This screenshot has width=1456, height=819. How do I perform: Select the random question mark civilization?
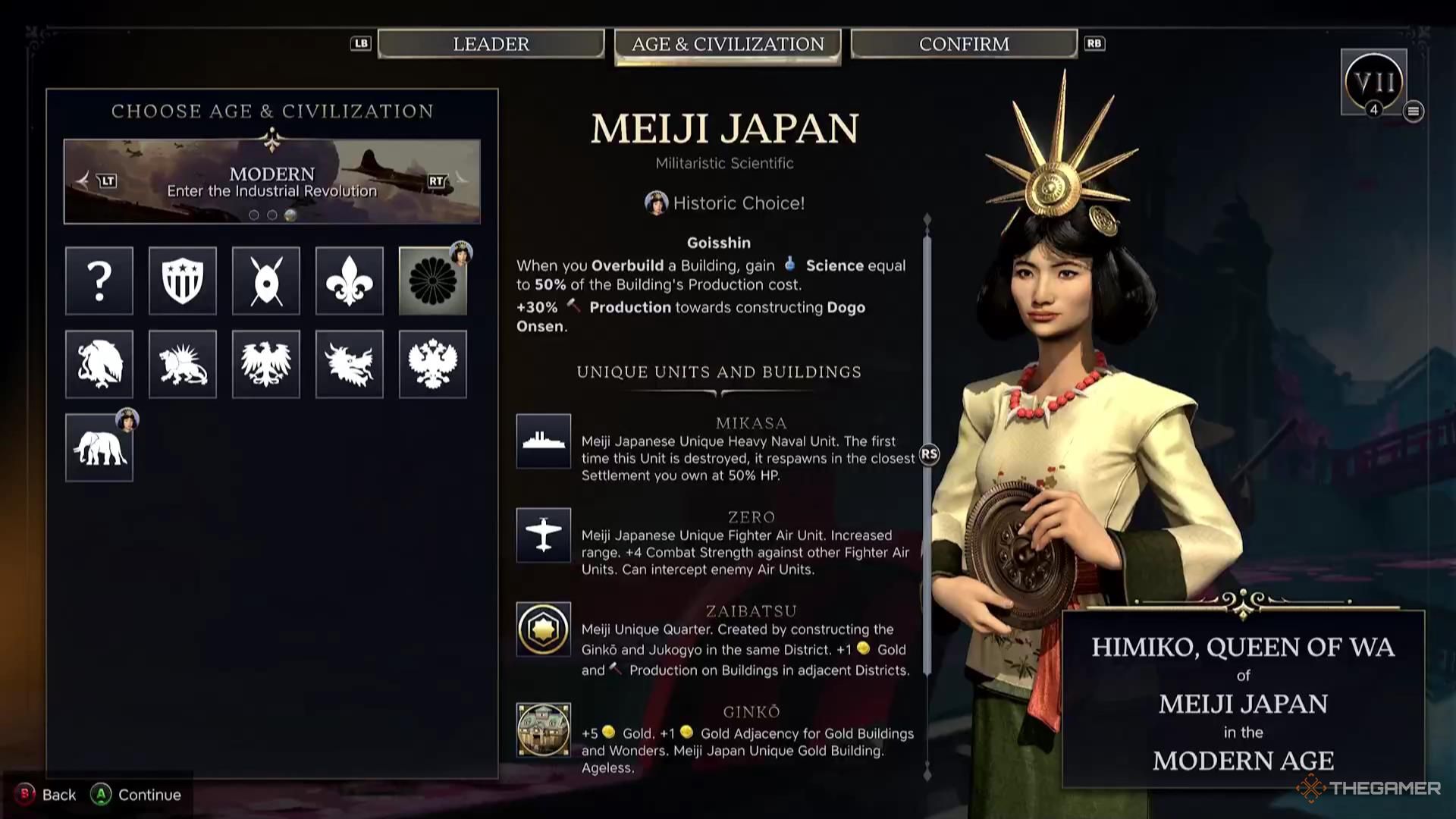(99, 281)
